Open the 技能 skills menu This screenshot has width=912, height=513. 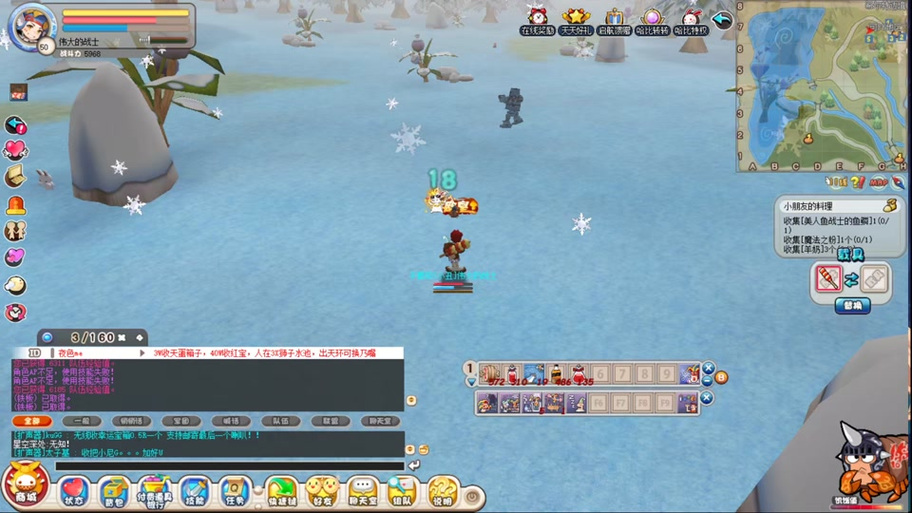[x=195, y=491]
